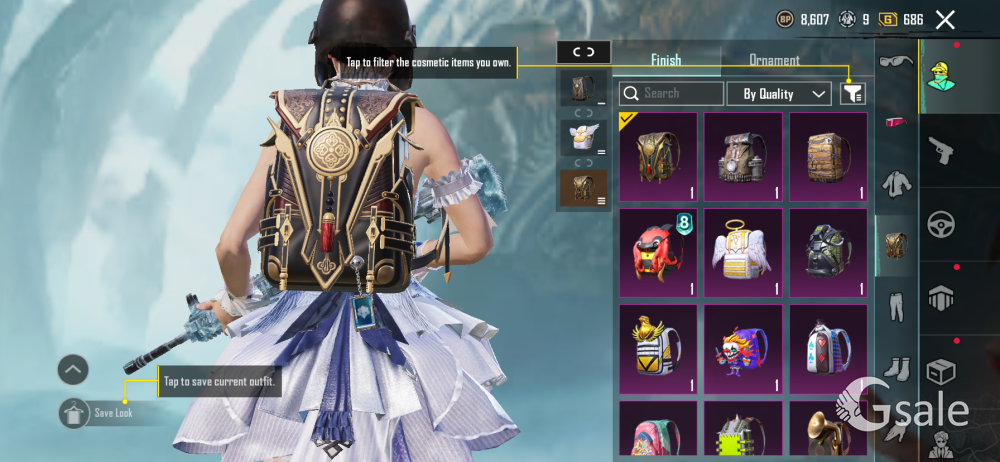
Task: Open the glasses accessory category
Action: pyautogui.click(x=895, y=62)
